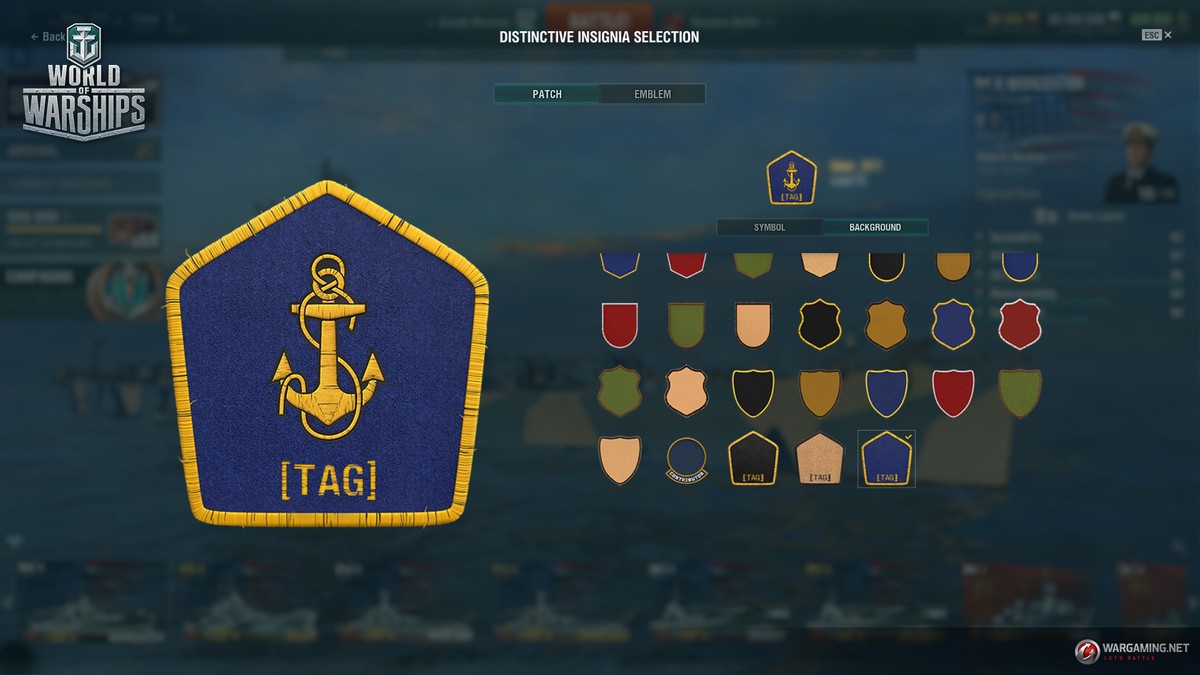Screen dimensions: 1200x675
Task: Choose the tan pentagon TAG background
Action: tap(820, 459)
